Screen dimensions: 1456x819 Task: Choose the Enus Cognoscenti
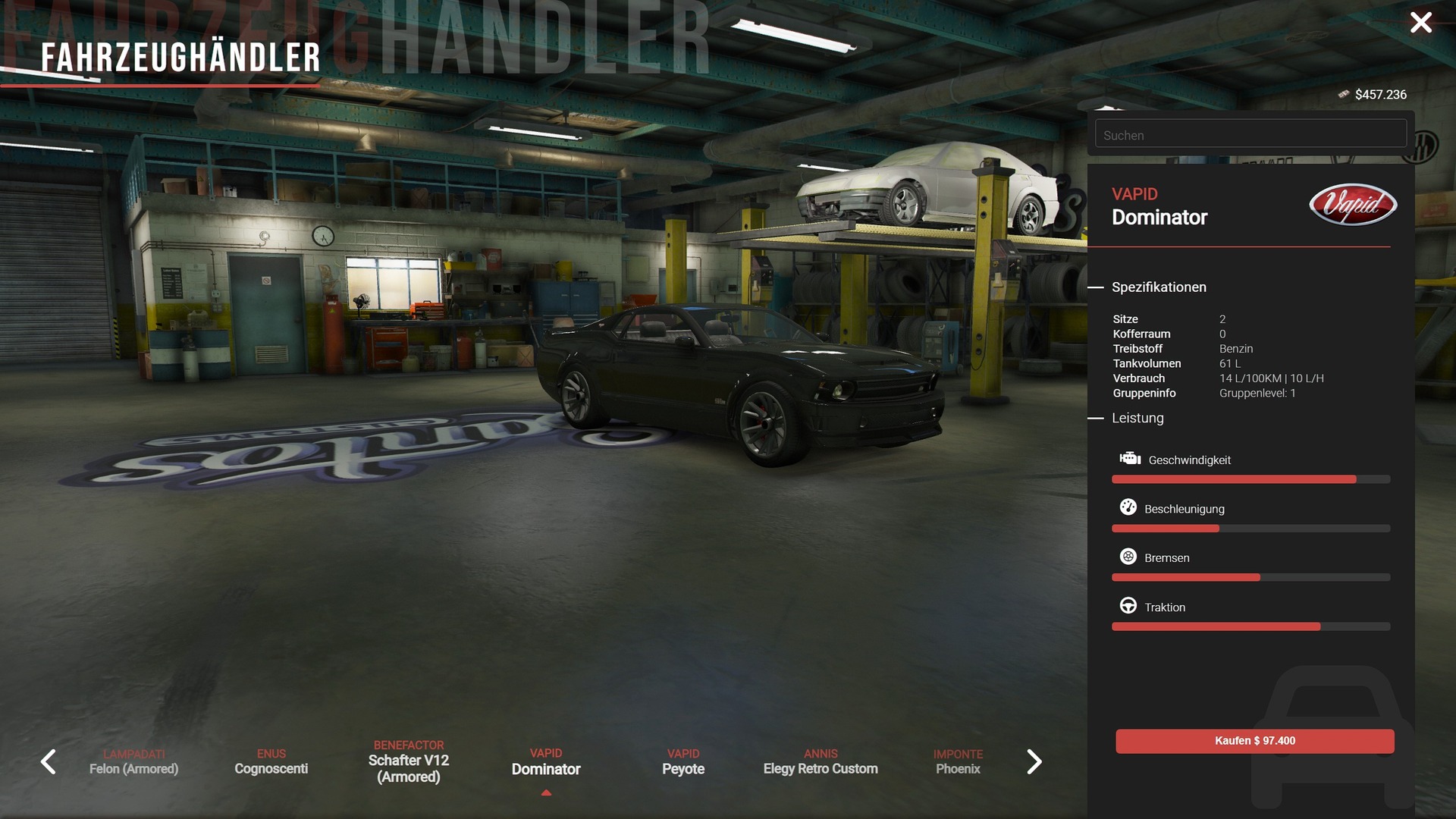[x=271, y=762]
